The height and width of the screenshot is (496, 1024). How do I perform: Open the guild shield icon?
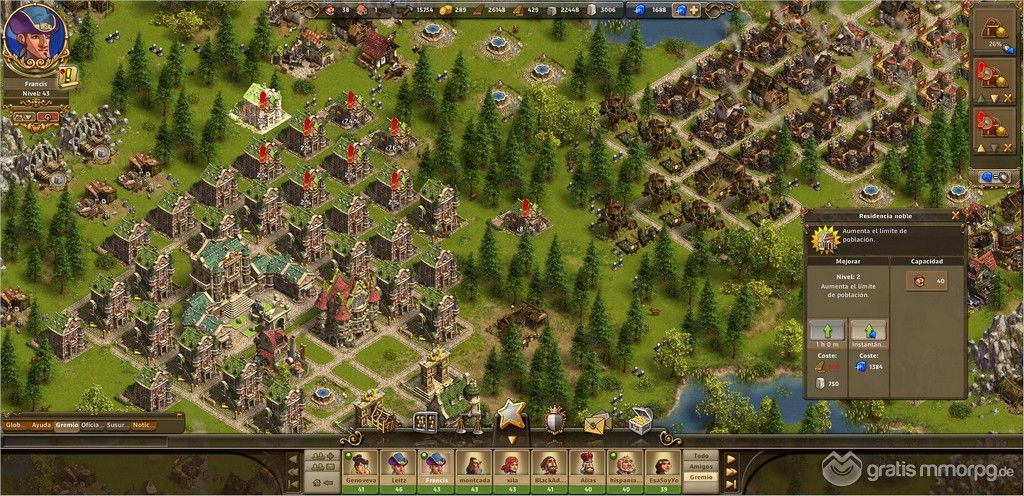555,421
